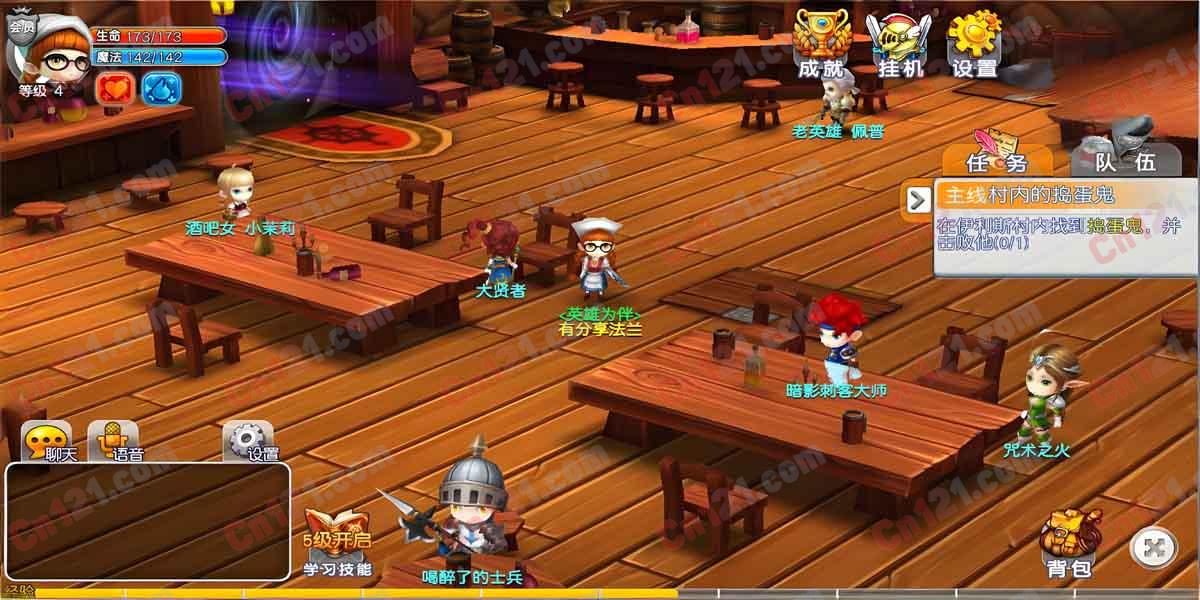This screenshot has width=1200, height=600.
Task: Click inside the chat message box
Action: coord(147,522)
